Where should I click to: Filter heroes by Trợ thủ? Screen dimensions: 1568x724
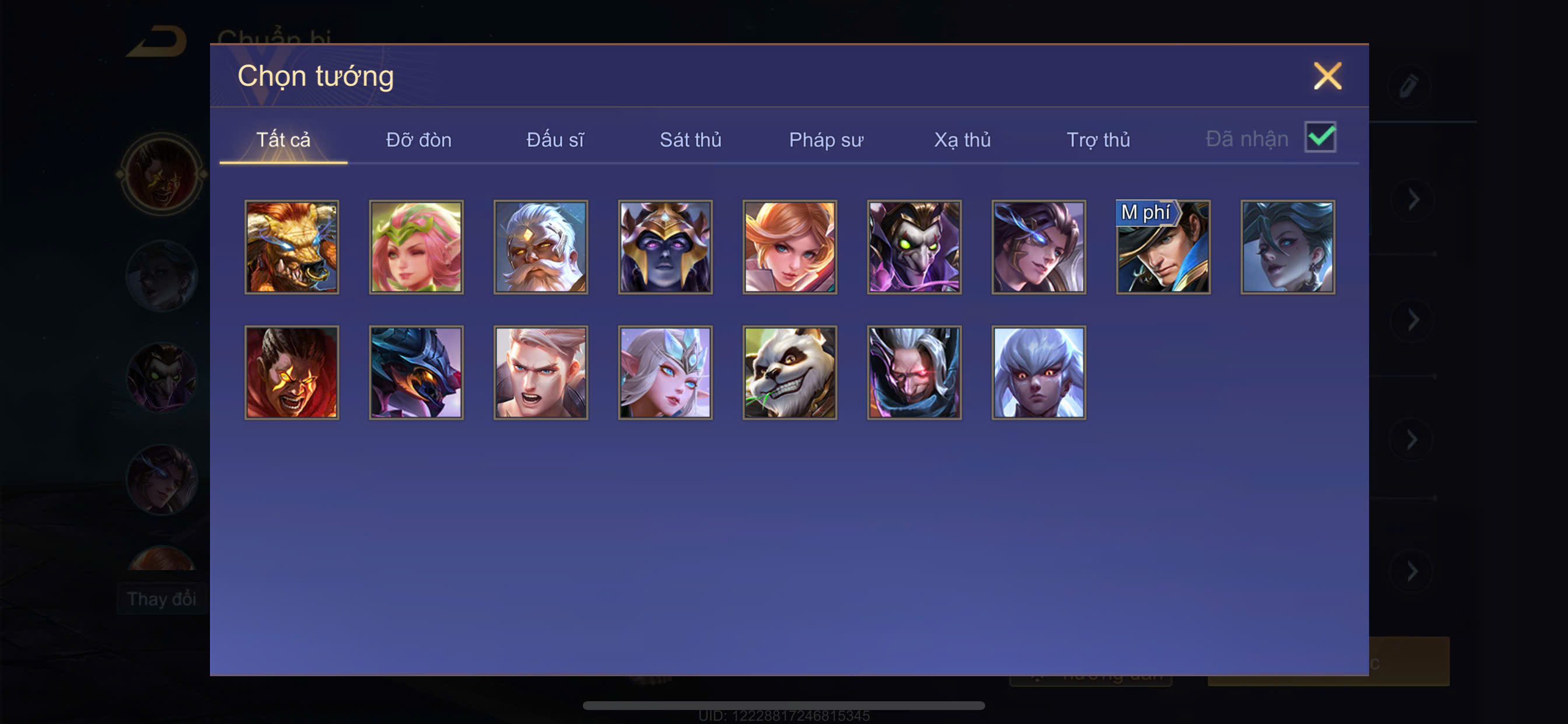click(1098, 140)
